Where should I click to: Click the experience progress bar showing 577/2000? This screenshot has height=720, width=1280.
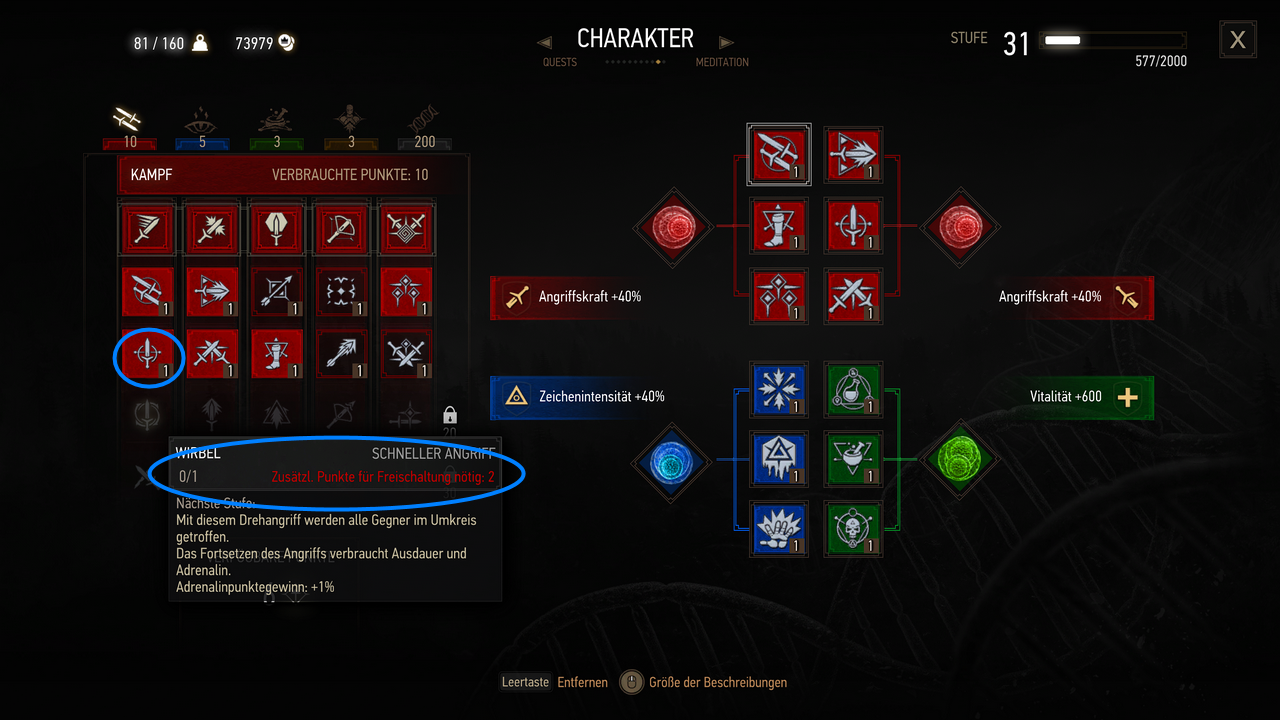click(1112, 42)
